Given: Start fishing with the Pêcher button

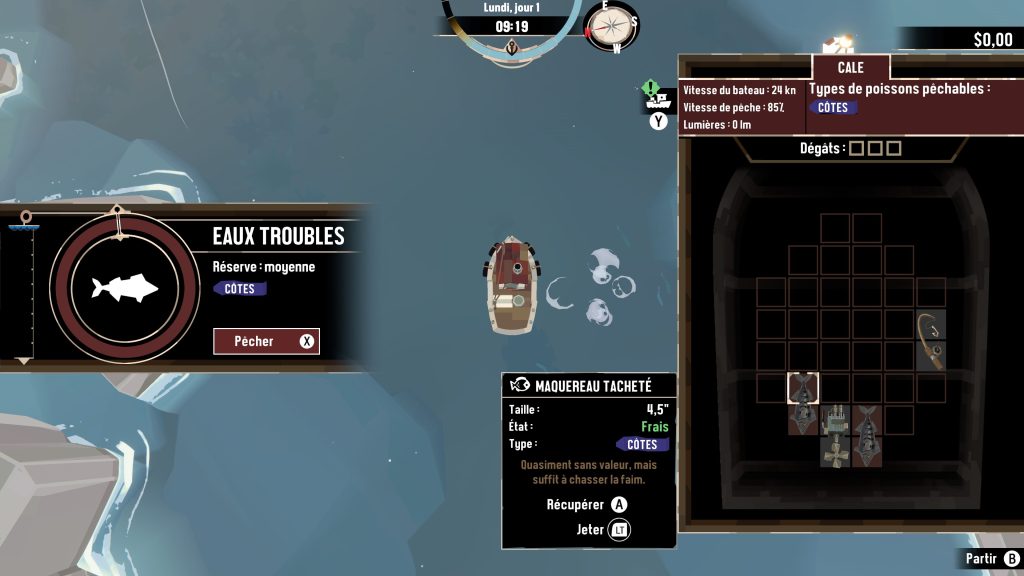Looking at the screenshot, I should coord(266,341).
